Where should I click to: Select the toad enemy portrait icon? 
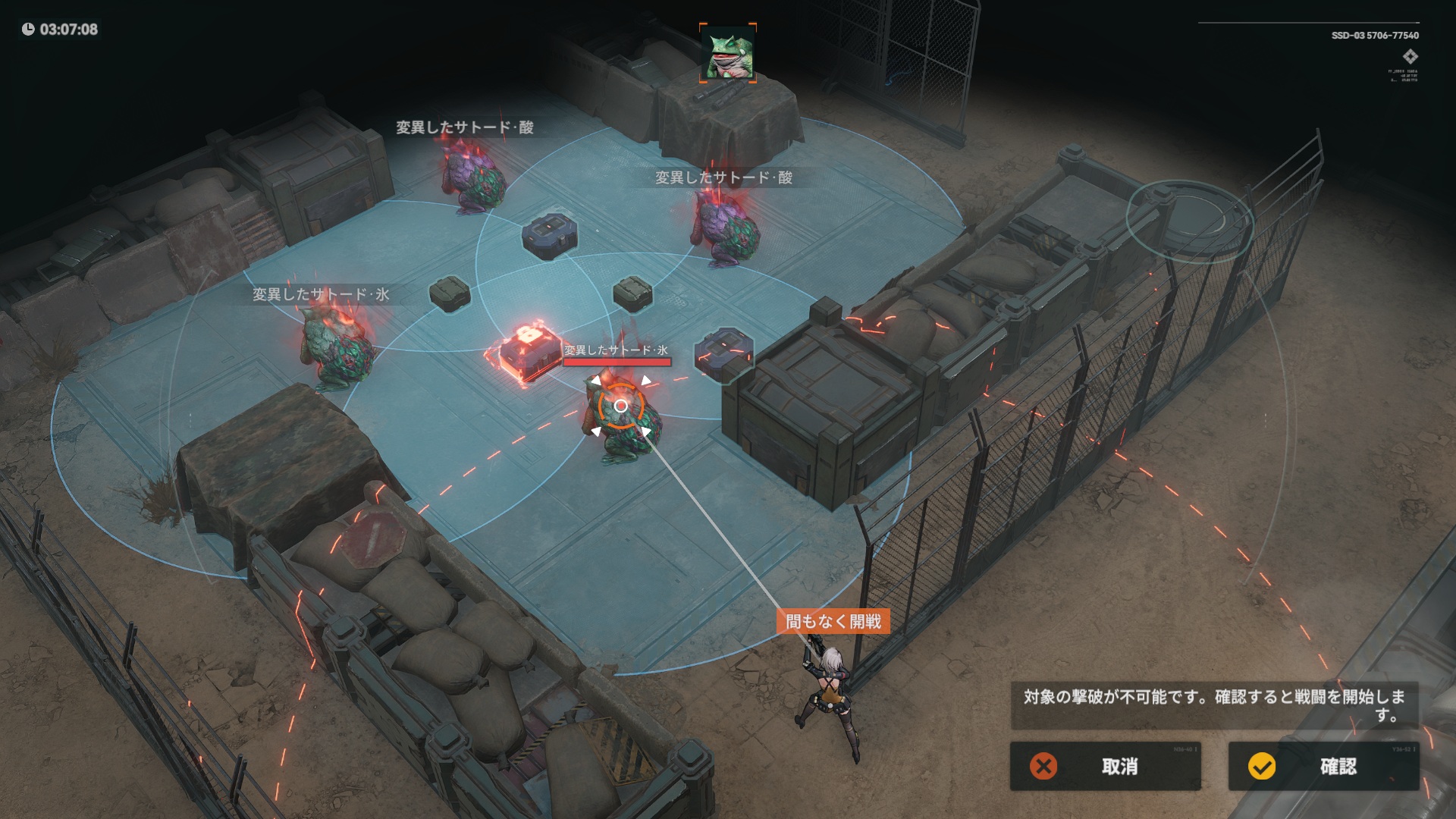(x=728, y=53)
